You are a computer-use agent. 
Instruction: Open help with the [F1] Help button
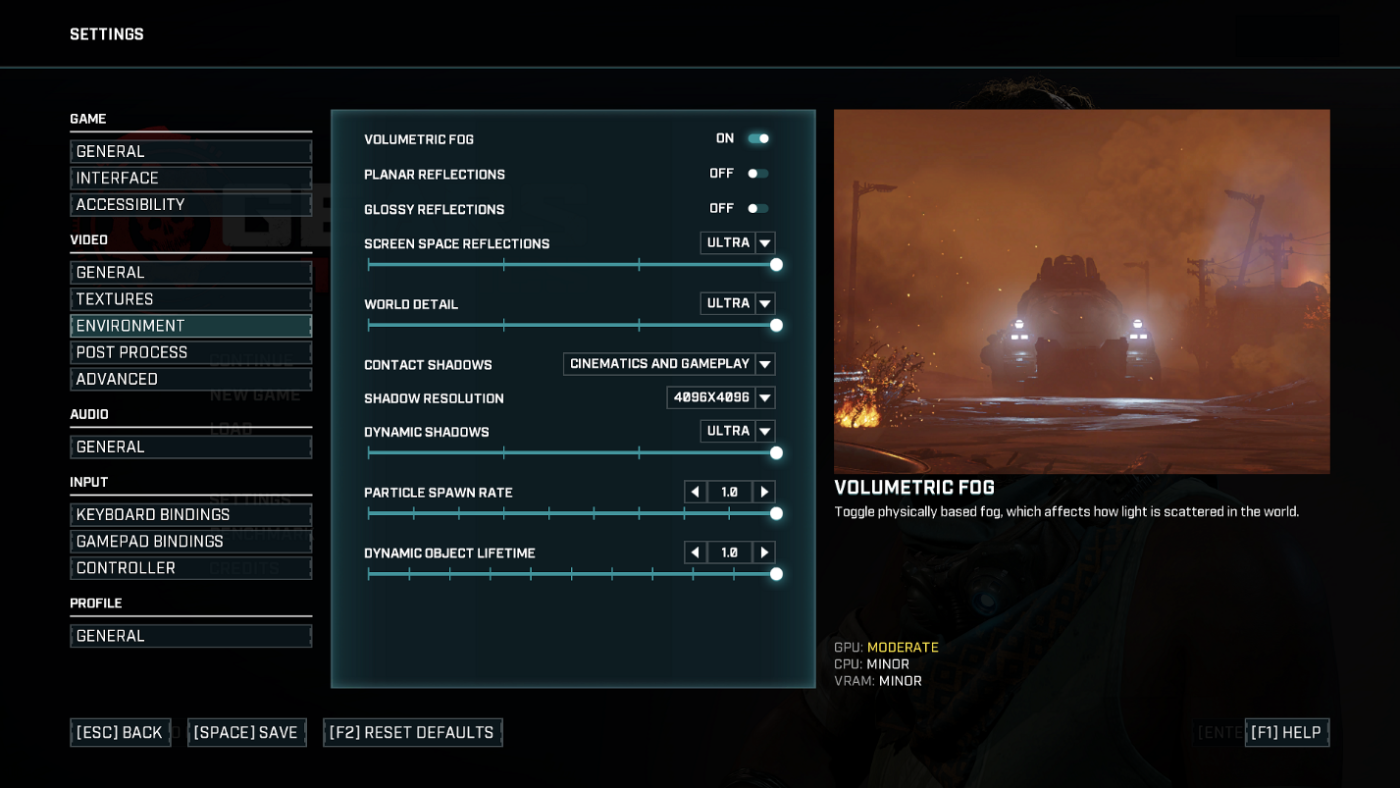click(x=1287, y=732)
